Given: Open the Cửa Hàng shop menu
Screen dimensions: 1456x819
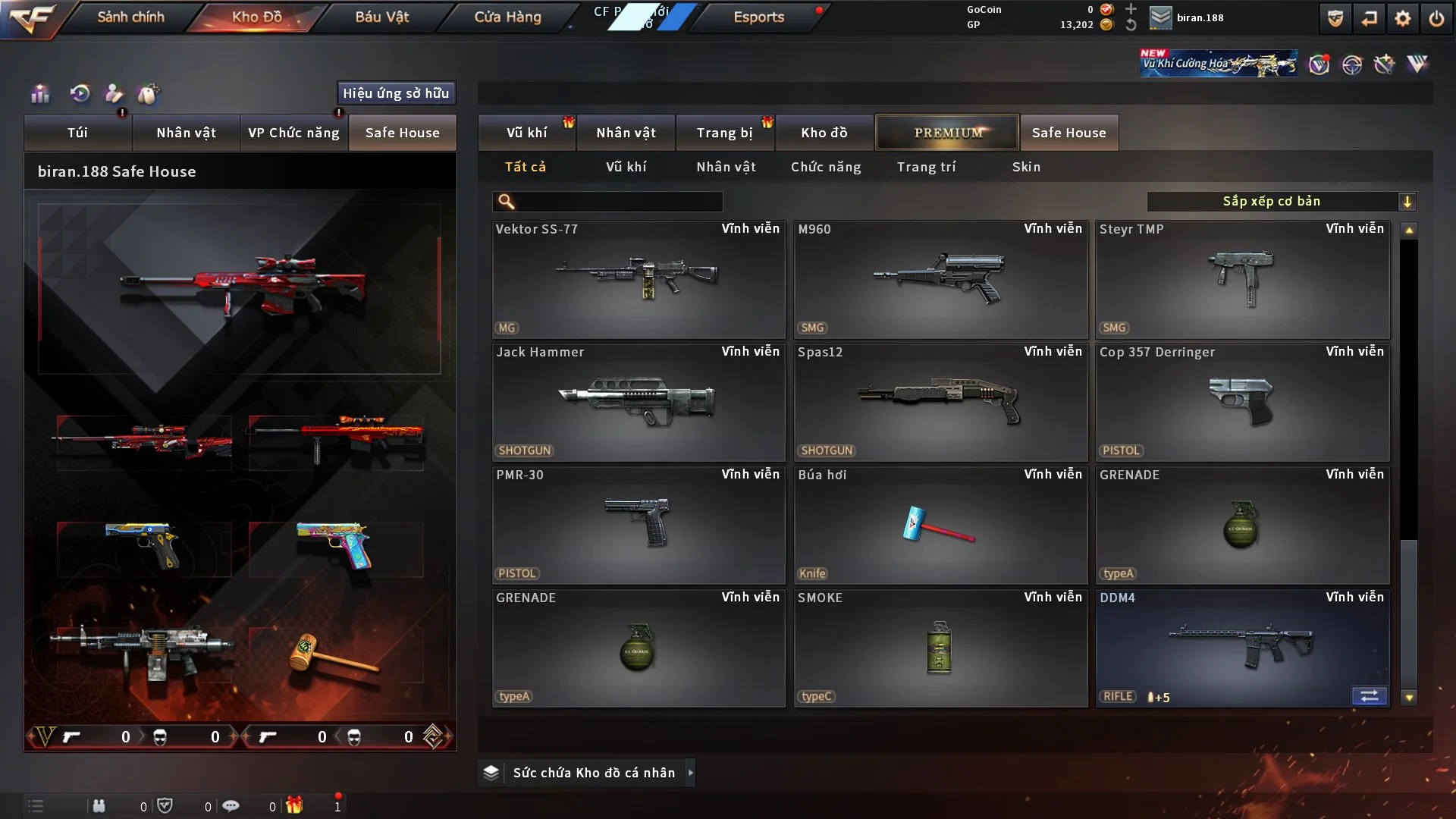Looking at the screenshot, I should coord(507,17).
